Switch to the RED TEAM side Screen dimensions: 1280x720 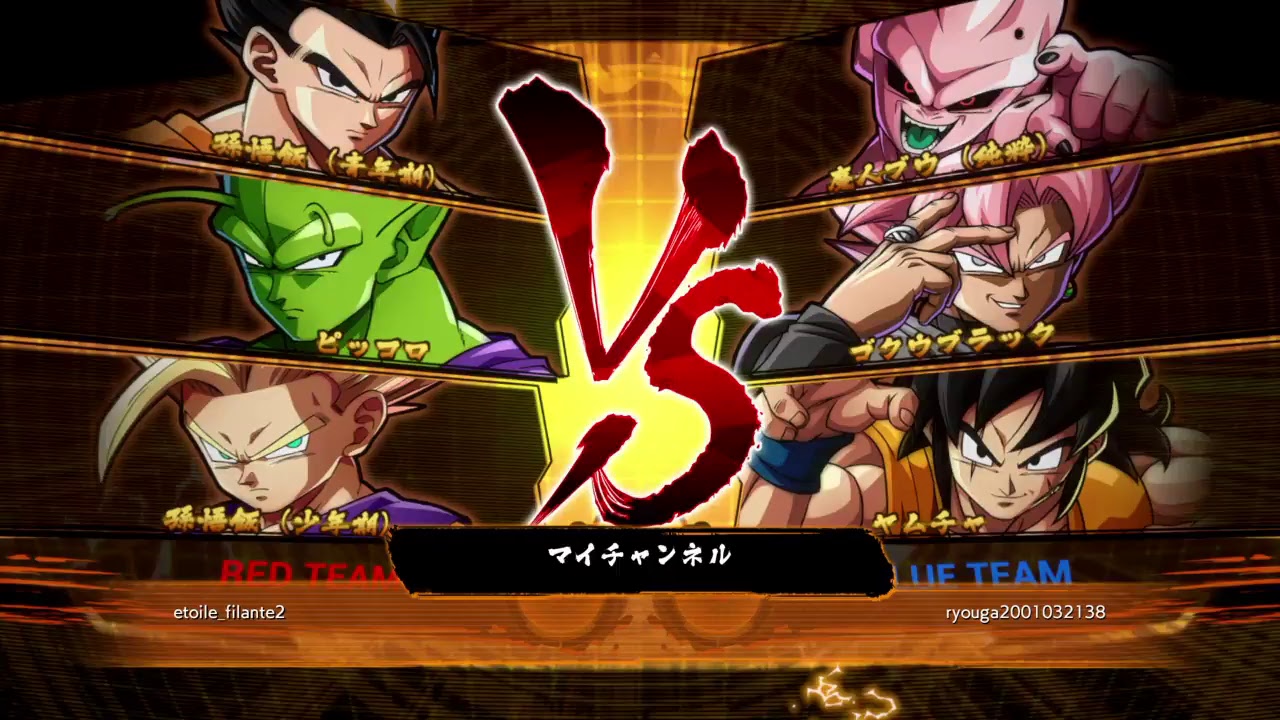pyautogui.click(x=300, y=573)
